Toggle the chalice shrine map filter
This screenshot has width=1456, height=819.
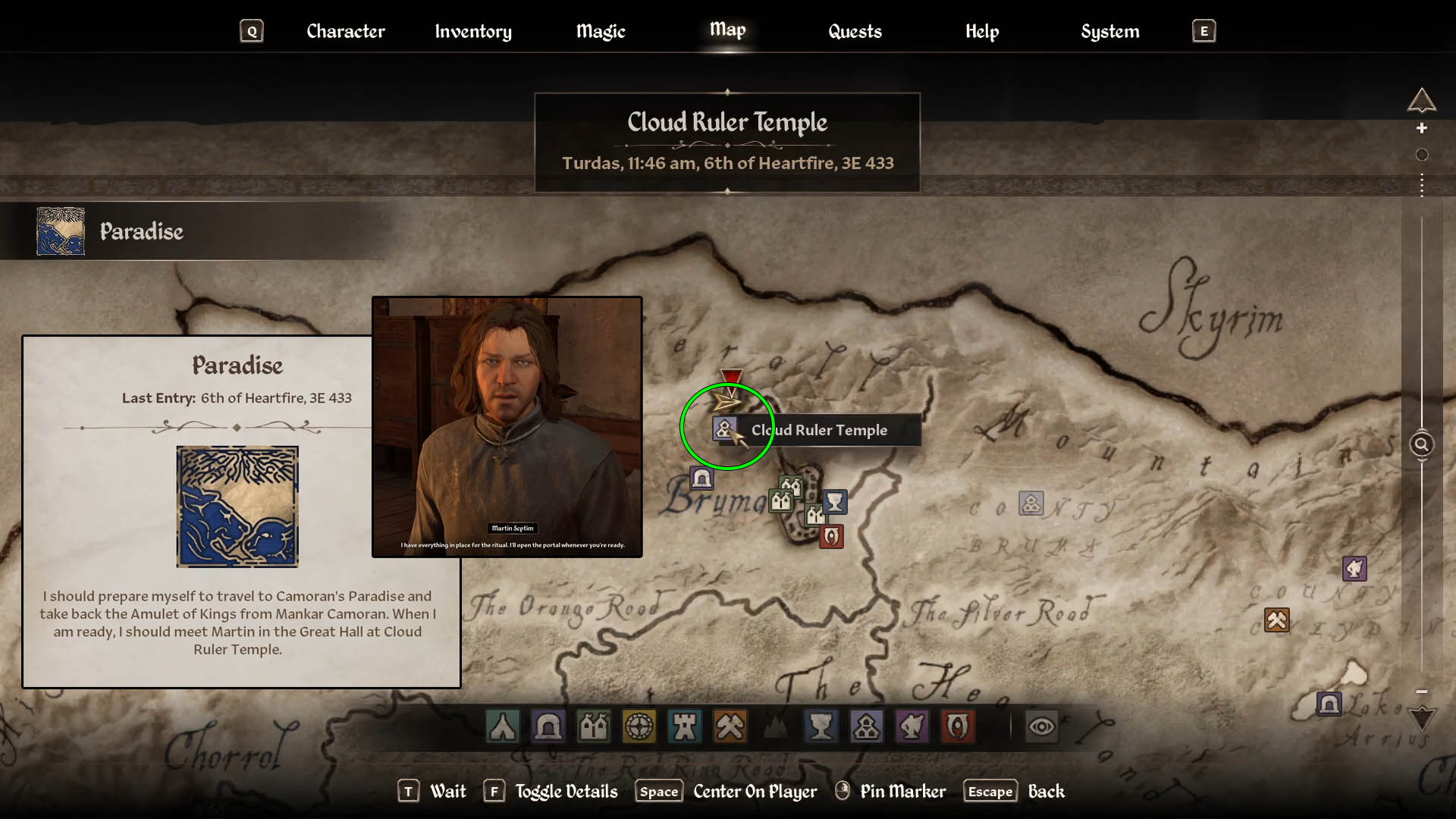821,726
